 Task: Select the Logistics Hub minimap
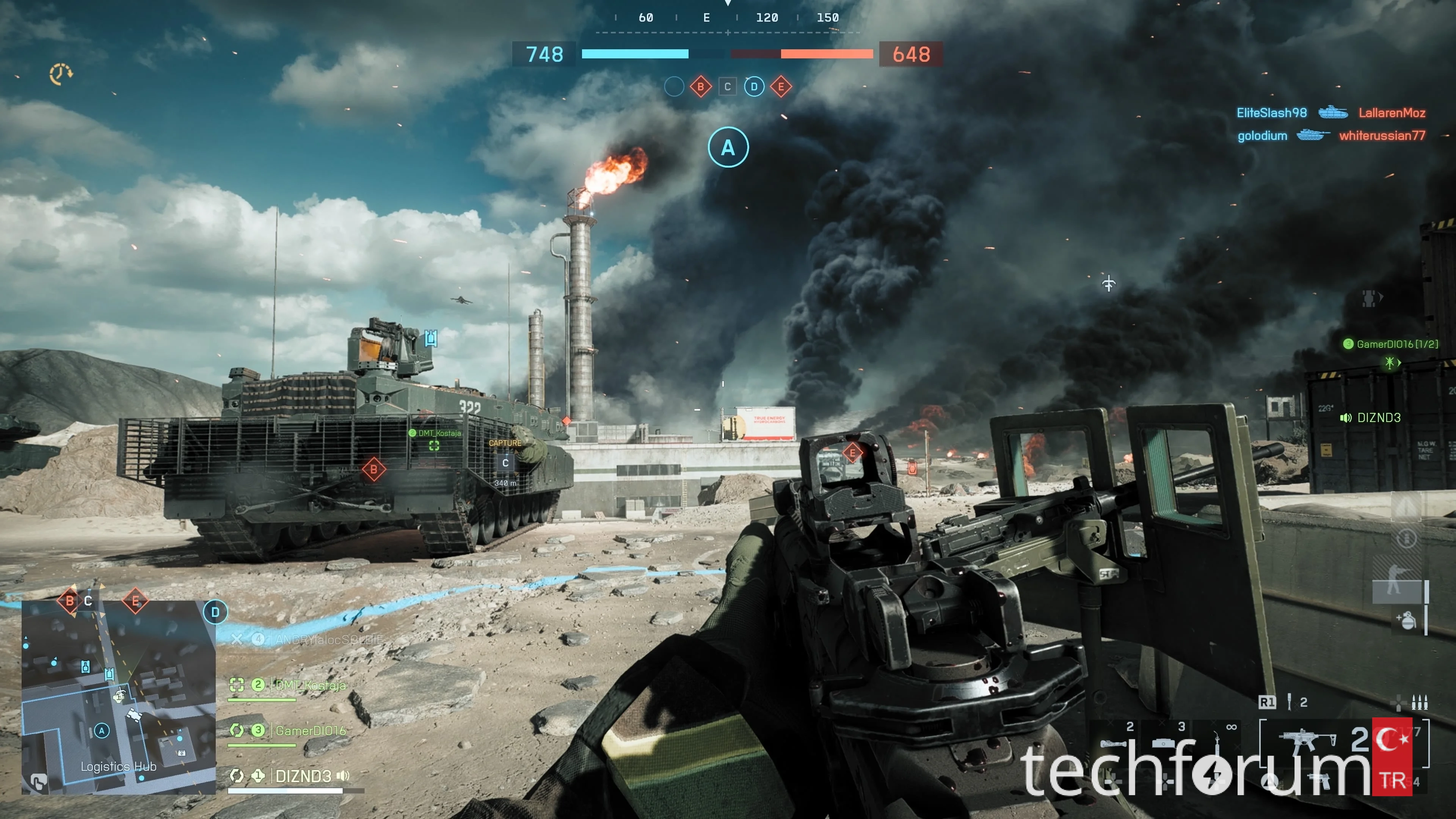[119, 698]
